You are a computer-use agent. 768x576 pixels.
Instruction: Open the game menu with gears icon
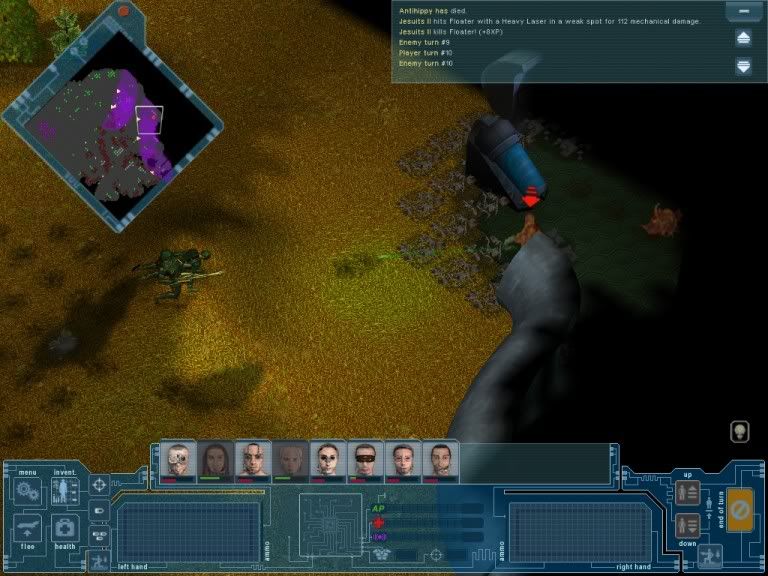25,491
